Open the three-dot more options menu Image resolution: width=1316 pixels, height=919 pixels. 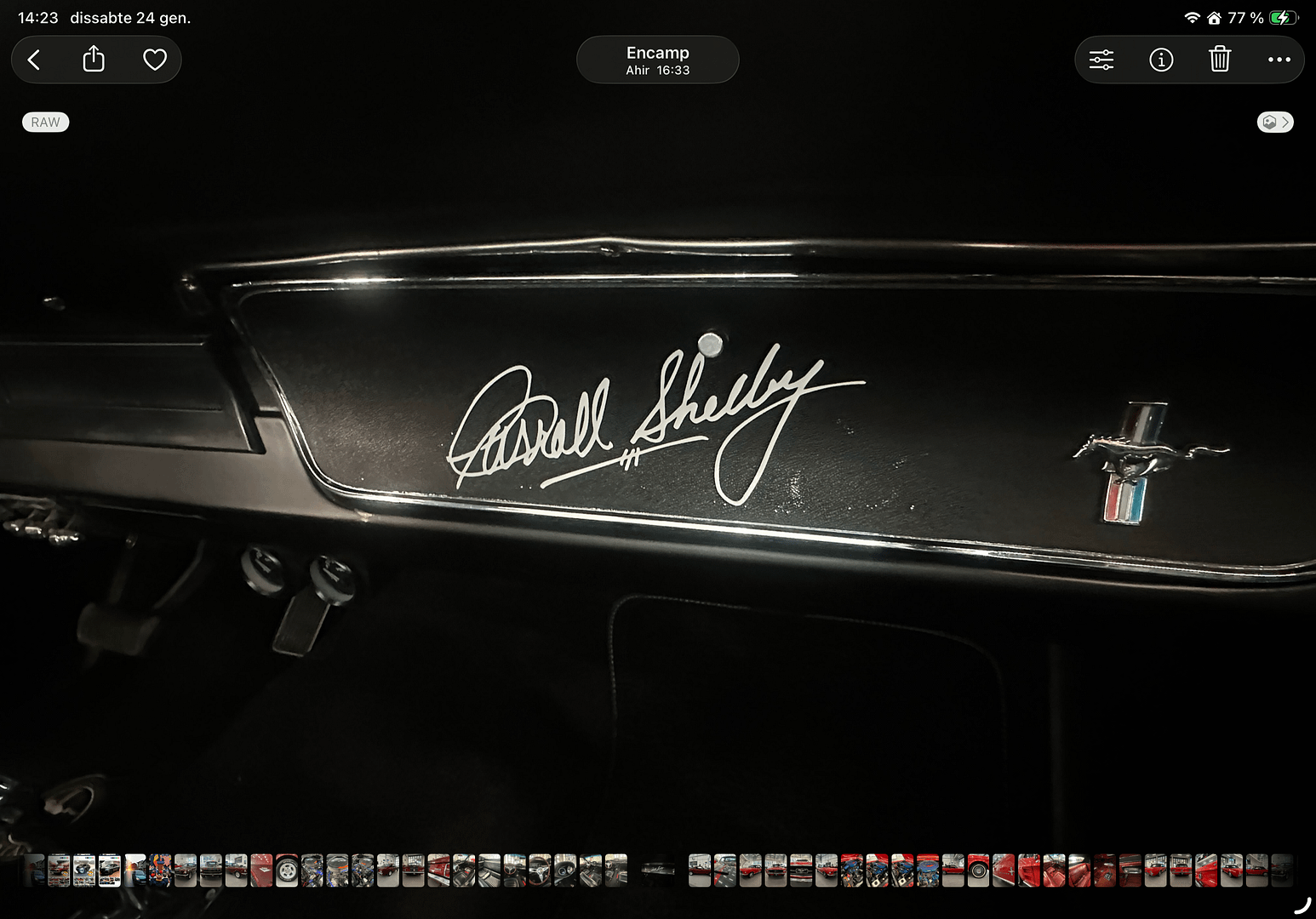pos(1279,60)
